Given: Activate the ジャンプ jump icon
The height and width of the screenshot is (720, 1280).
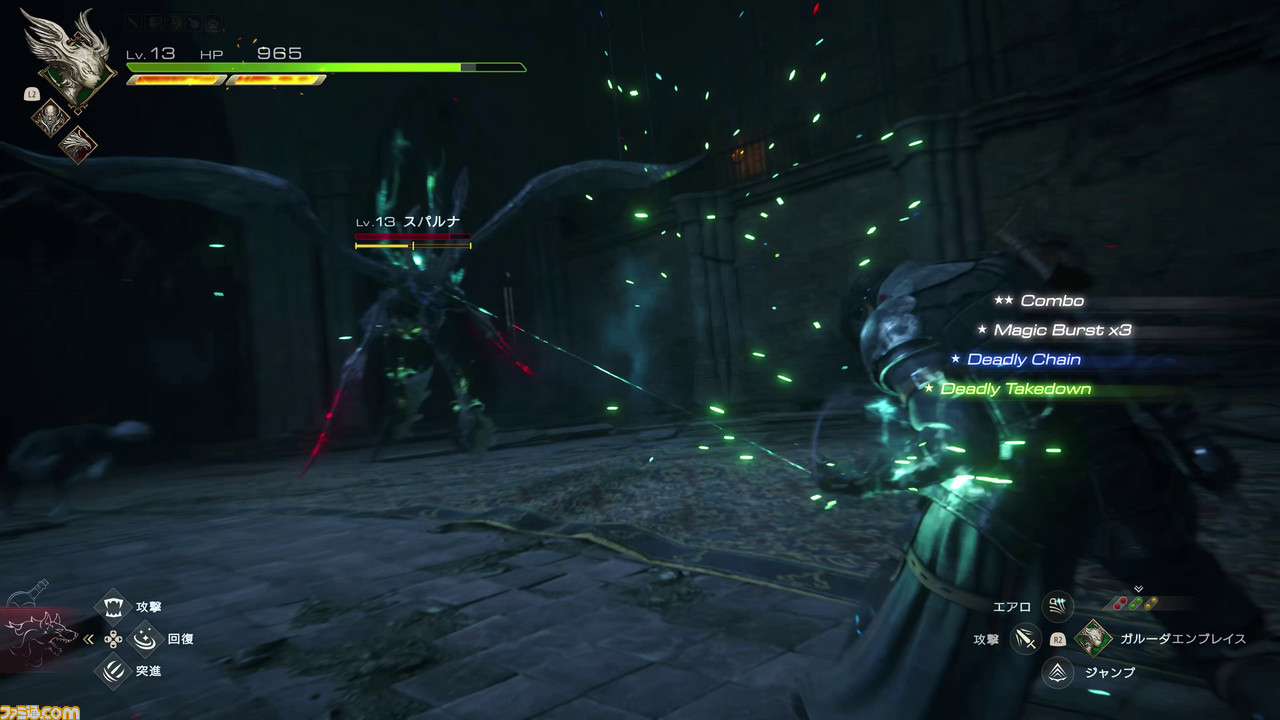Looking at the screenshot, I should pos(1058,672).
